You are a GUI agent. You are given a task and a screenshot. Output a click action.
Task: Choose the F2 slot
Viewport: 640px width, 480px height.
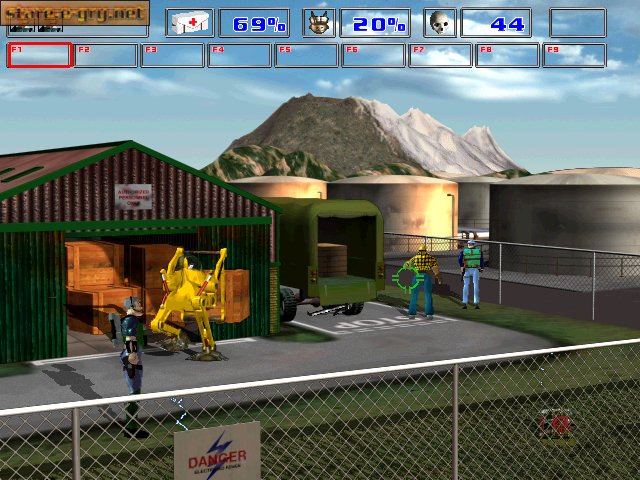(106, 55)
